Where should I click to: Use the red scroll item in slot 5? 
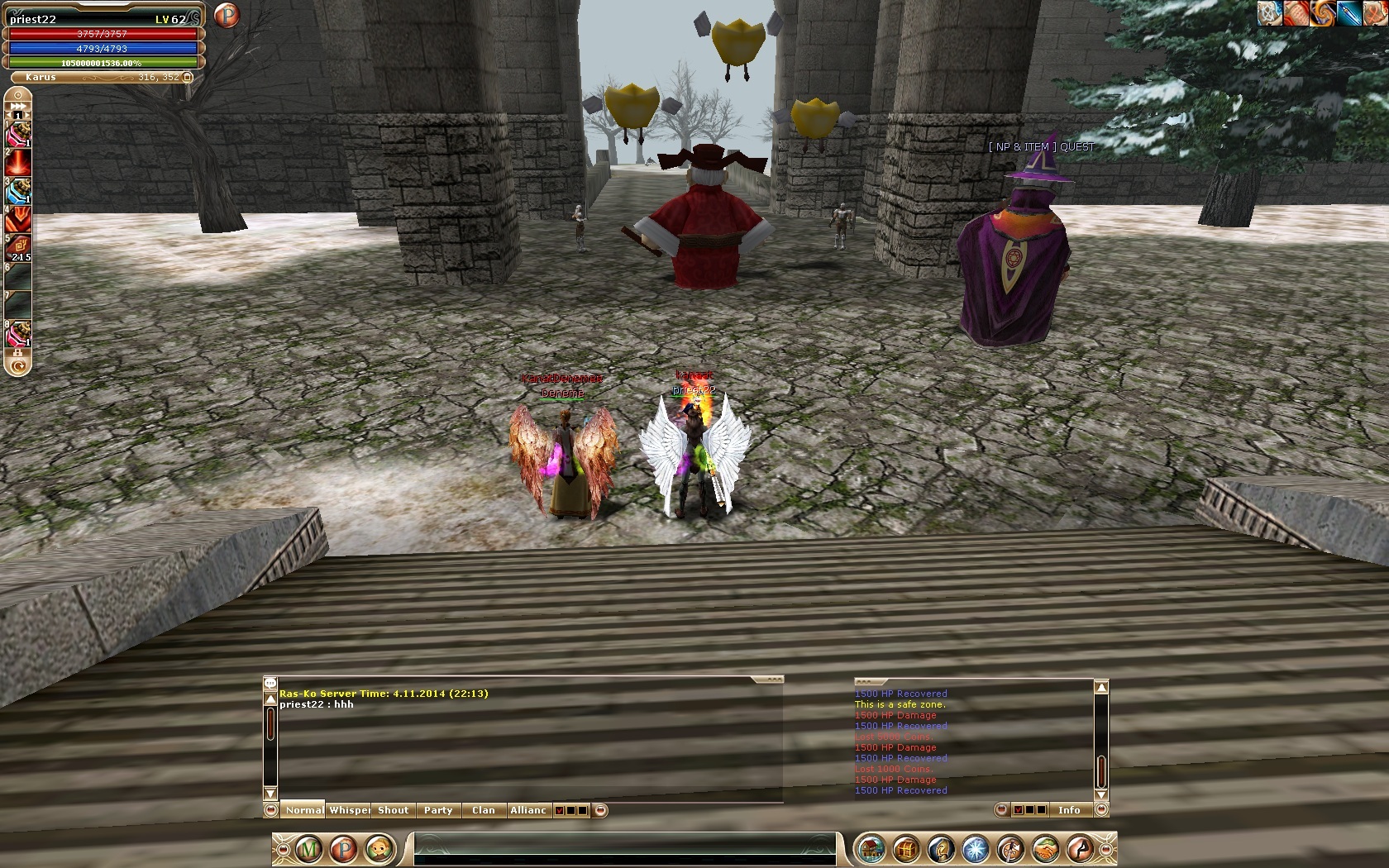18,247
